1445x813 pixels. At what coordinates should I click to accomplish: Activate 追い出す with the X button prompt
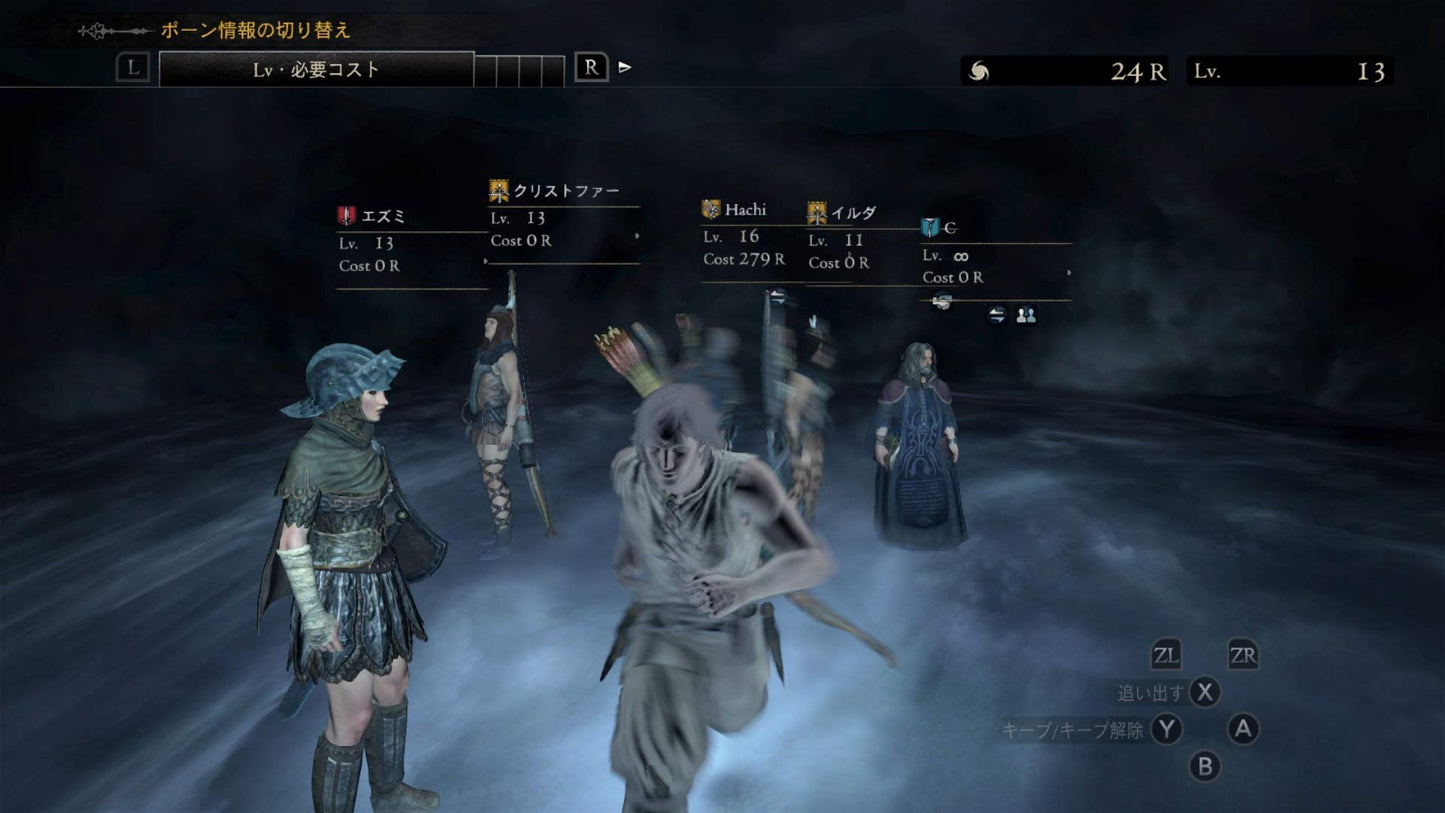pos(1204,691)
